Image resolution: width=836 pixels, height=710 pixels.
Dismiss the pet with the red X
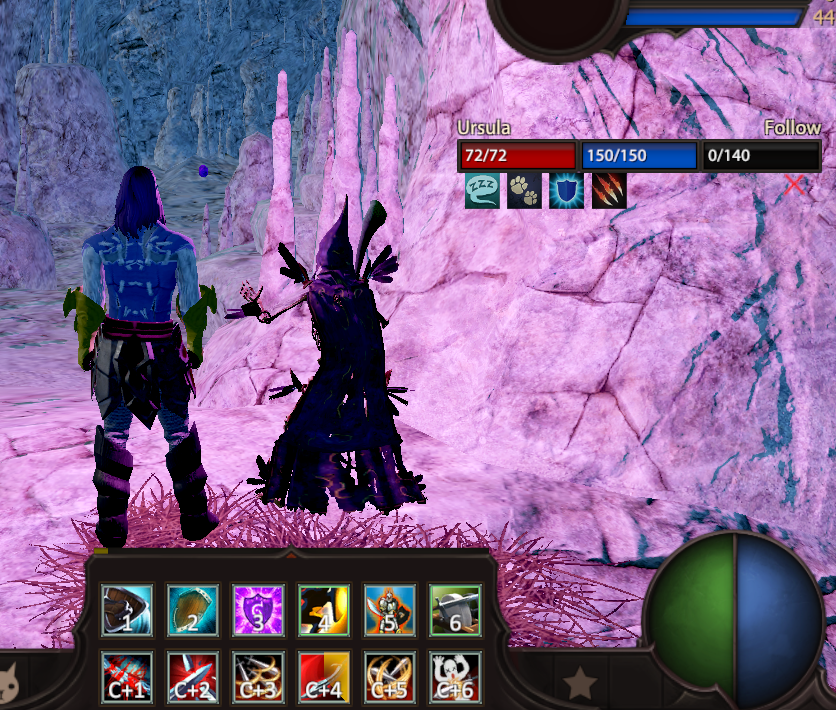pyautogui.click(x=795, y=185)
